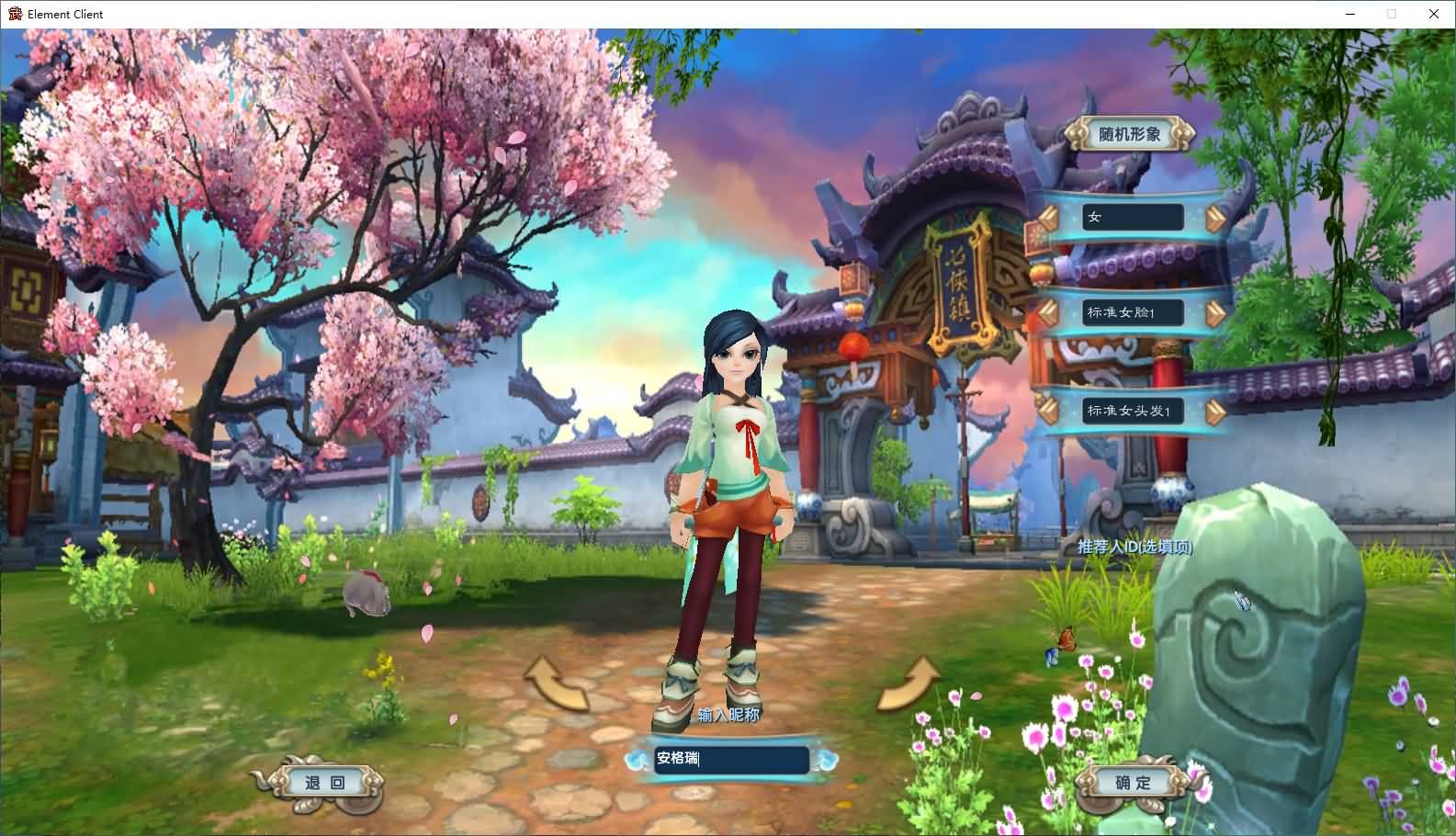Focus the nickname input field
Screen dimensions: 1456x836
click(731, 759)
